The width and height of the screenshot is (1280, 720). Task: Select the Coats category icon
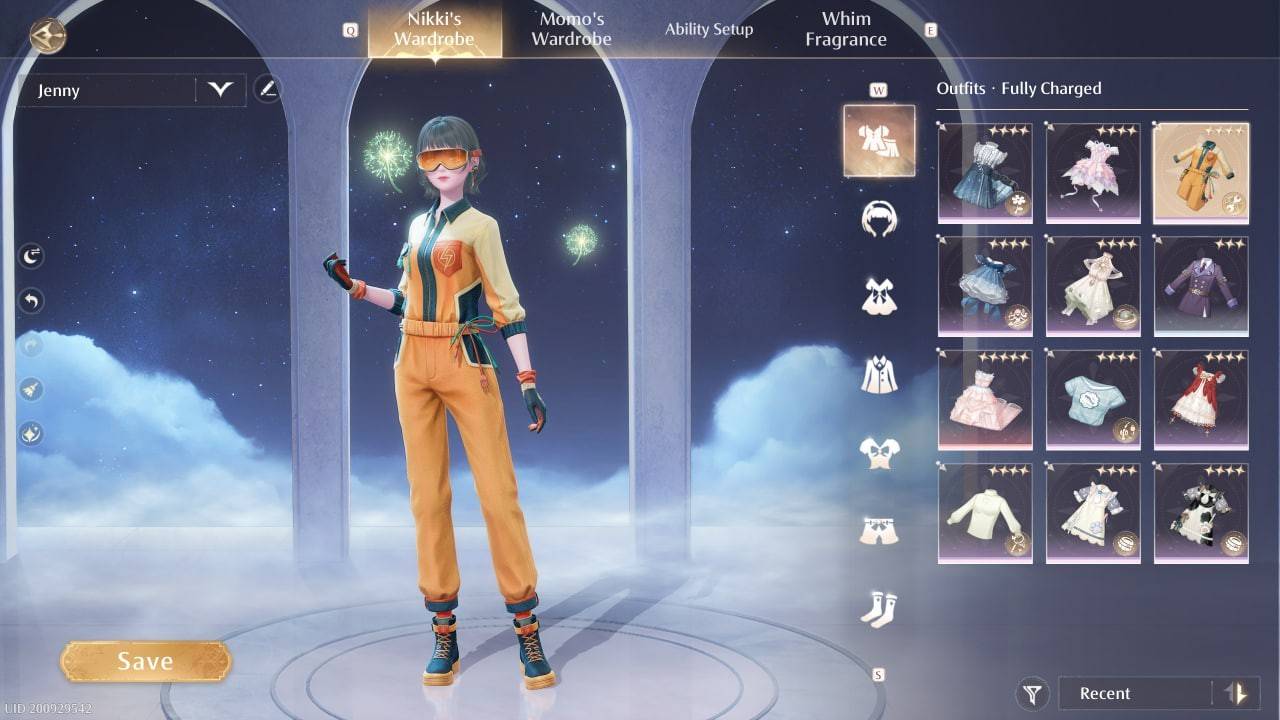coord(878,372)
